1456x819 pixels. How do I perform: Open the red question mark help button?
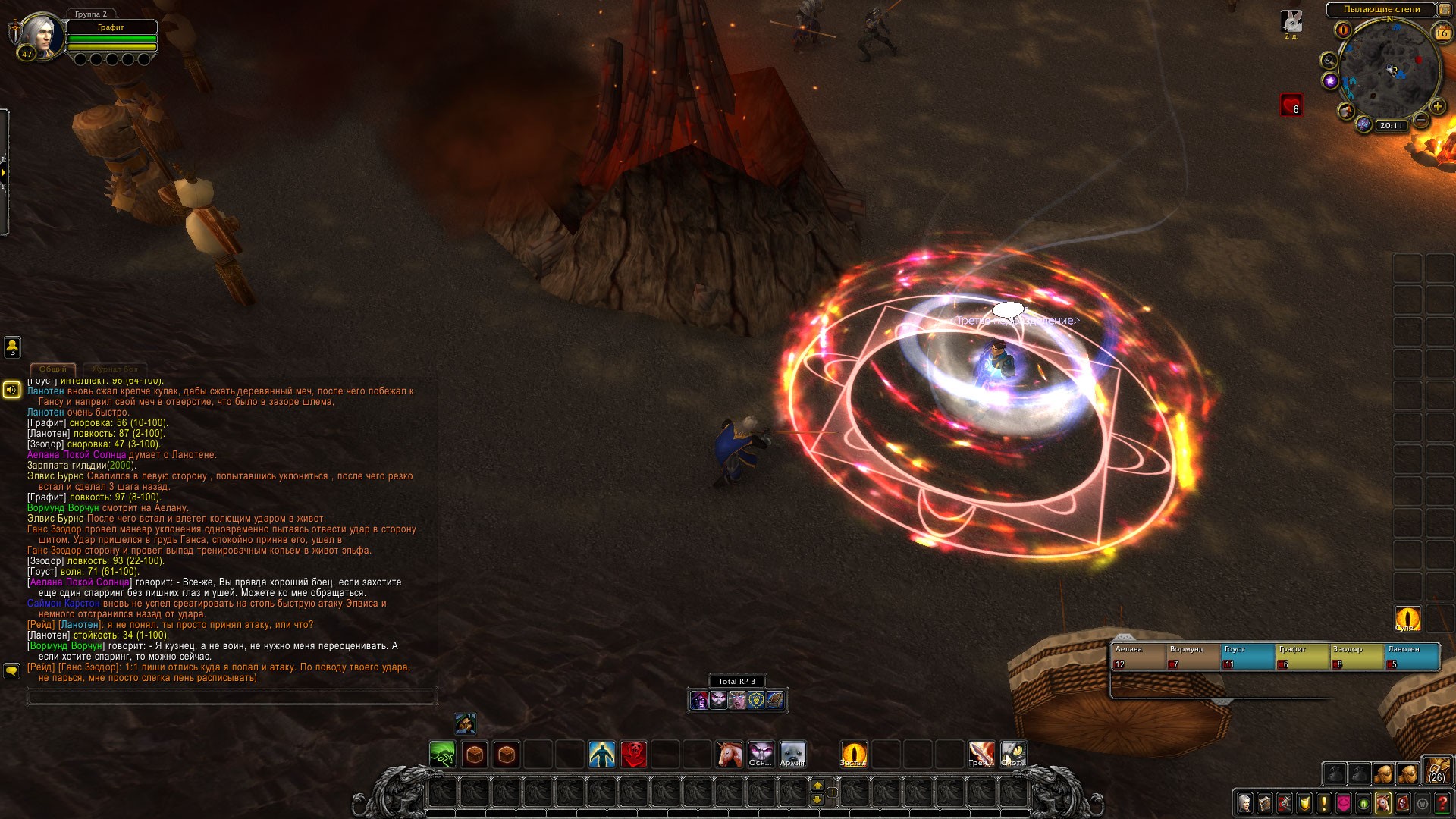pos(1442,802)
